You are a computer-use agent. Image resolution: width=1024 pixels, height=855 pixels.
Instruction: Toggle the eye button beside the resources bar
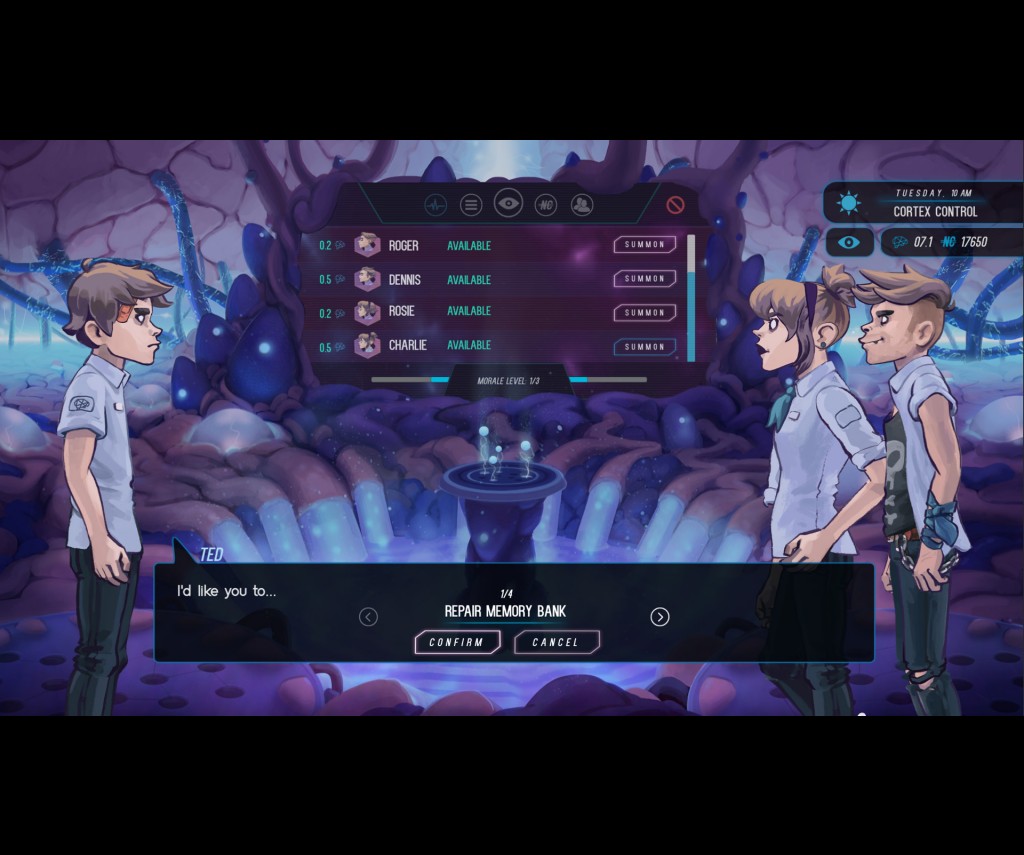[848, 242]
